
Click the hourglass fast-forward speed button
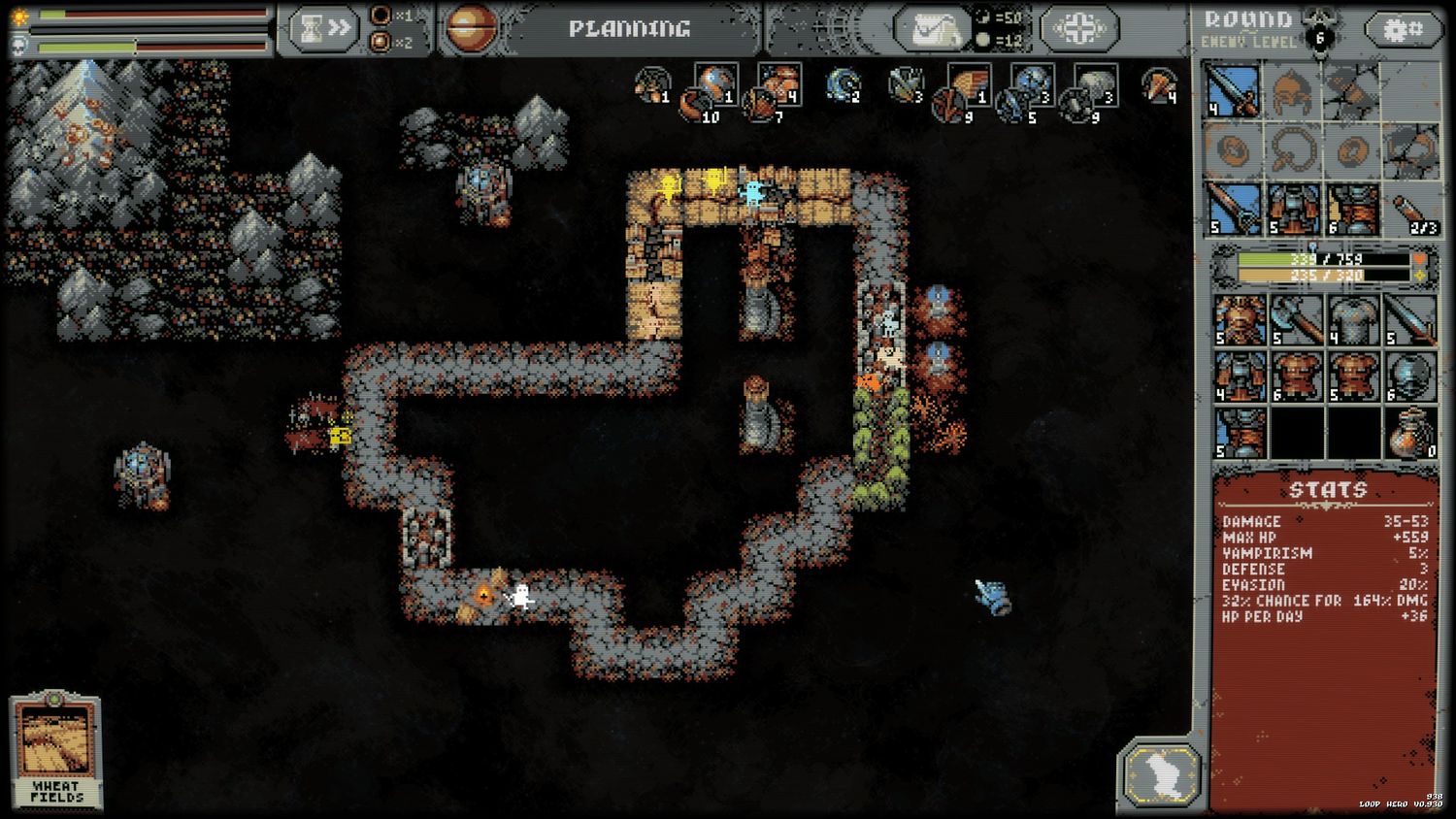click(324, 29)
